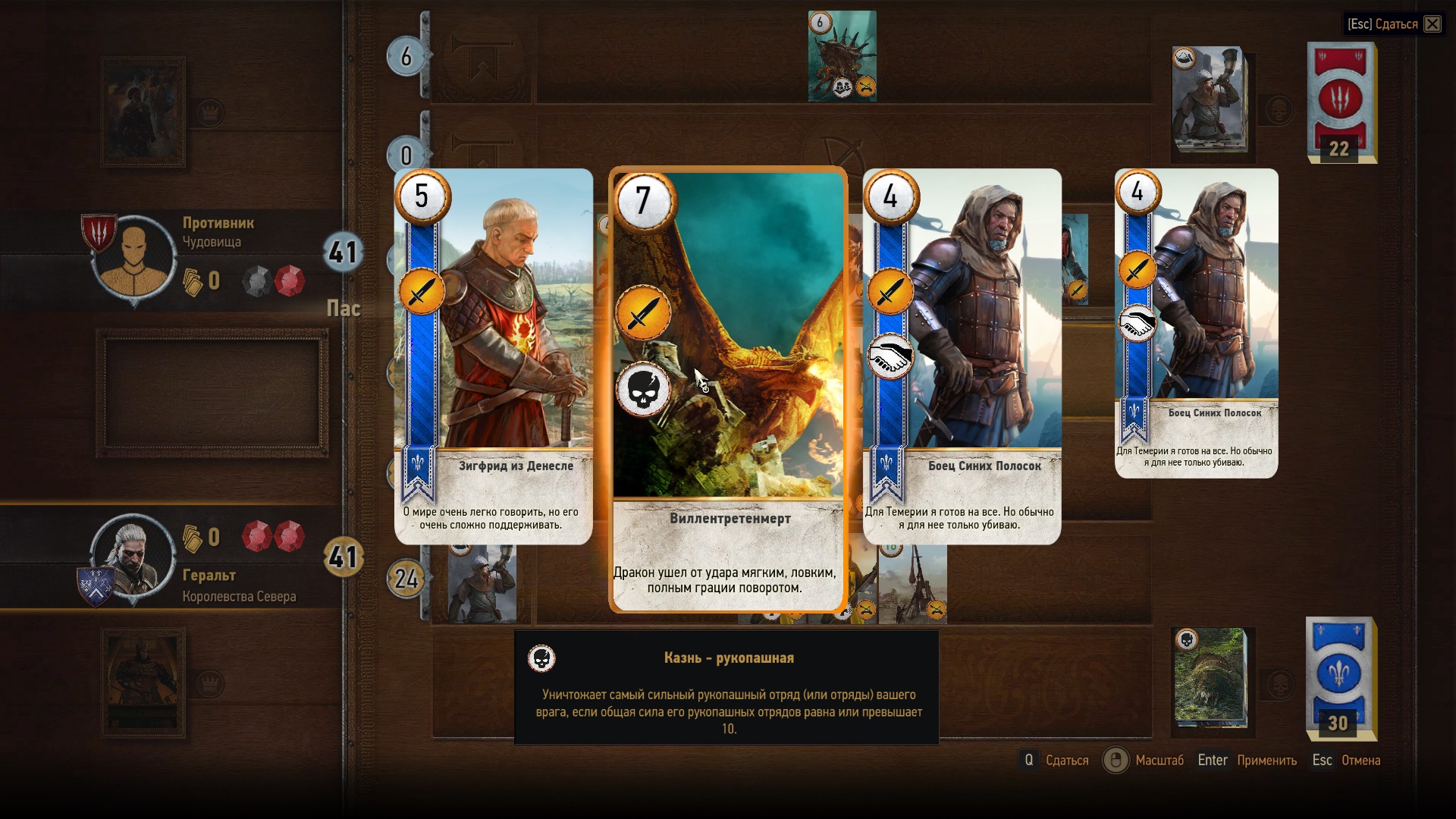Select the opponent's 6-strength monster card

(x=842, y=57)
